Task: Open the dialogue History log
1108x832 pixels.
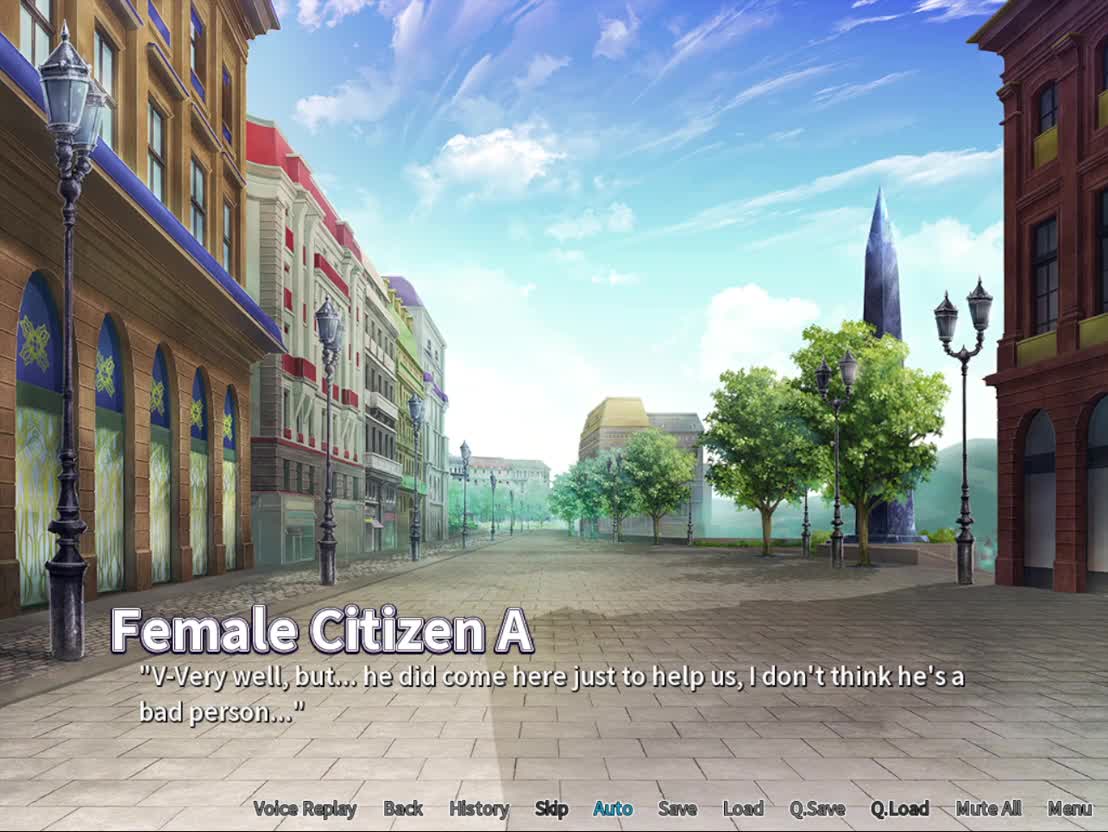Action: coord(479,809)
